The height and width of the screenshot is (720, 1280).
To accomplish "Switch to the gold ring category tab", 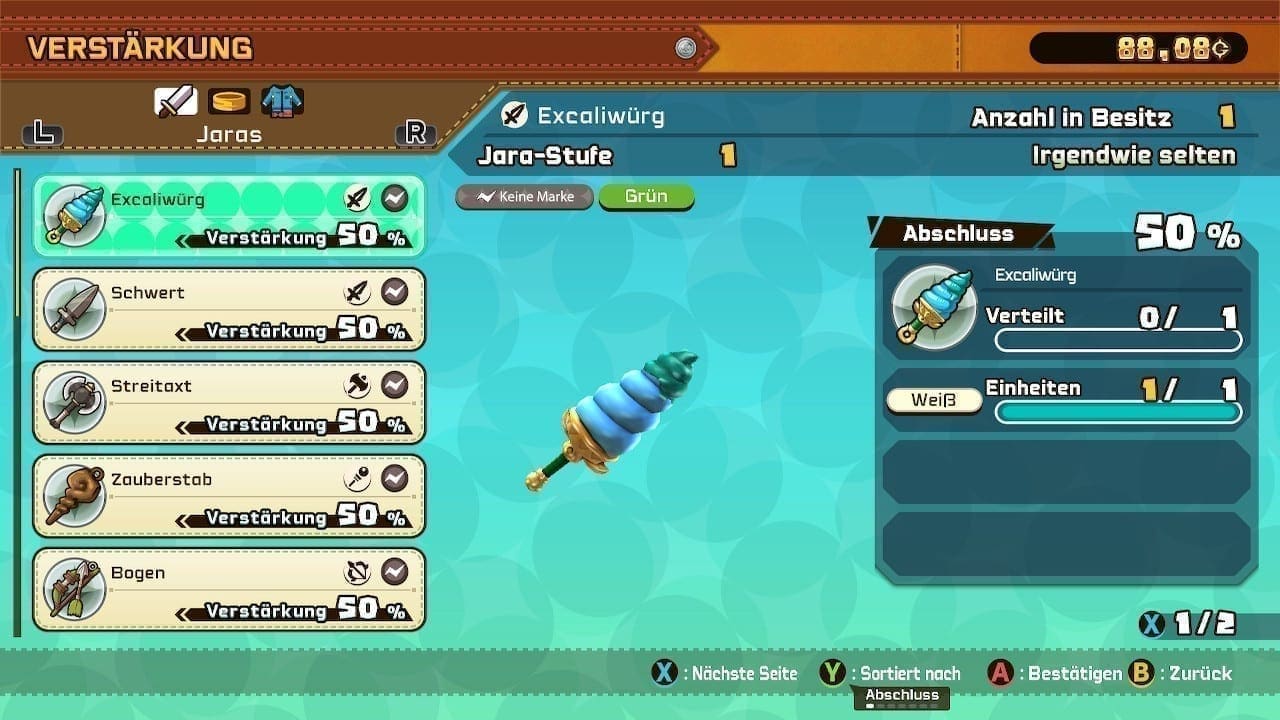I will tap(229, 101).
